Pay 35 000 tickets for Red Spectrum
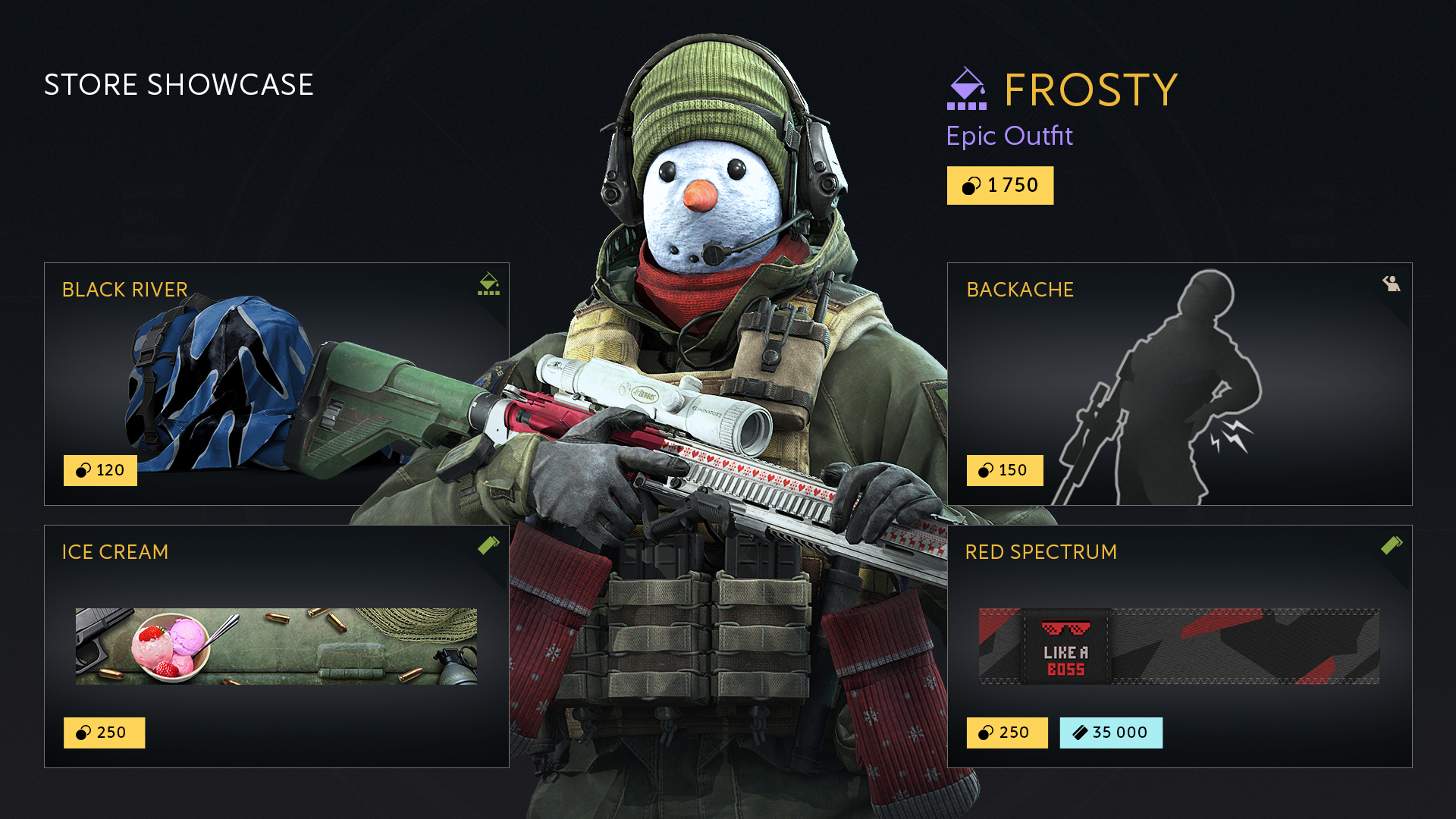The width and height of the screenshot is (1456, 819). 1110,733
